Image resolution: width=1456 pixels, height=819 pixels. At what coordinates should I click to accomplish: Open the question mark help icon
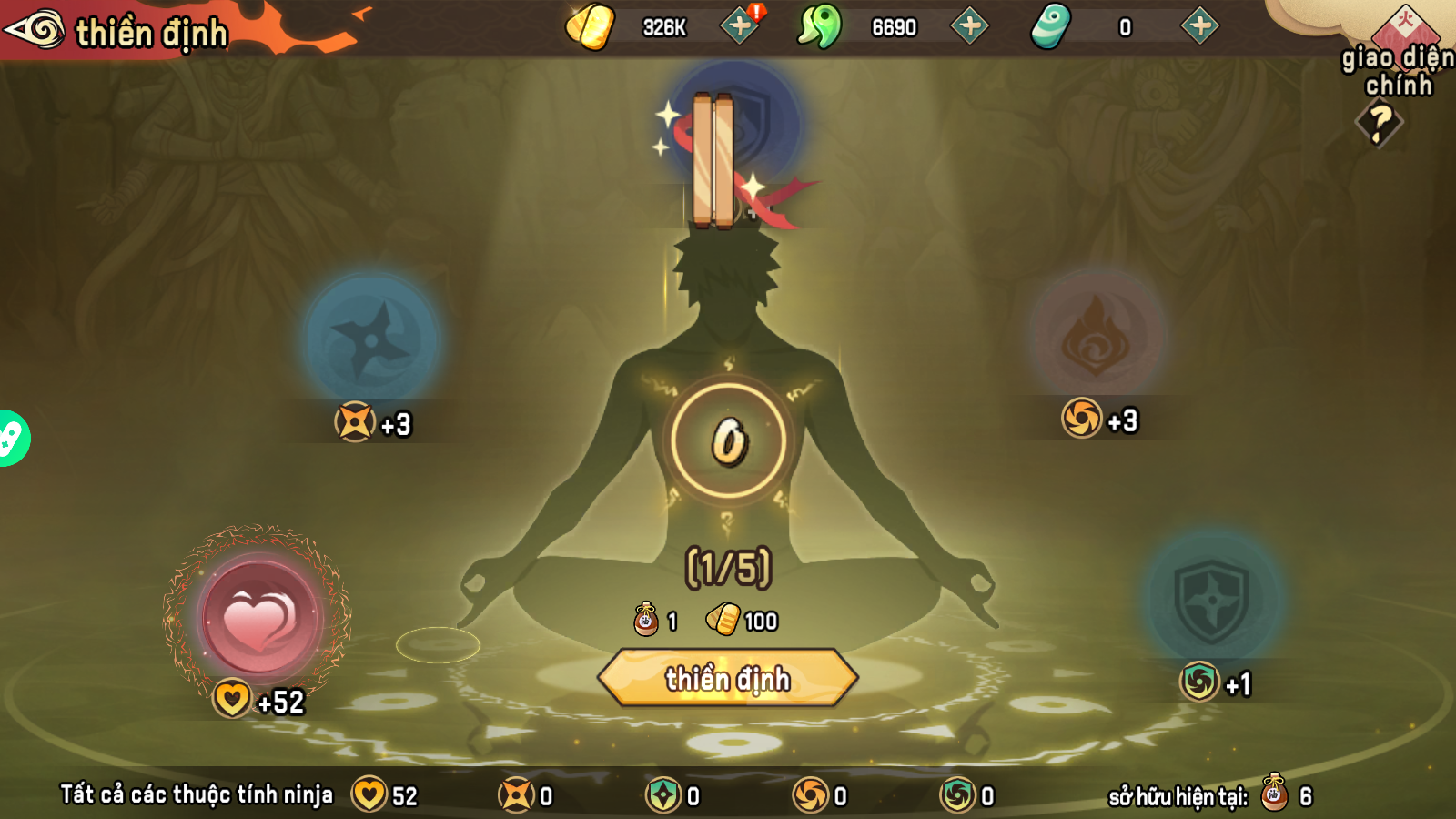1380,123
